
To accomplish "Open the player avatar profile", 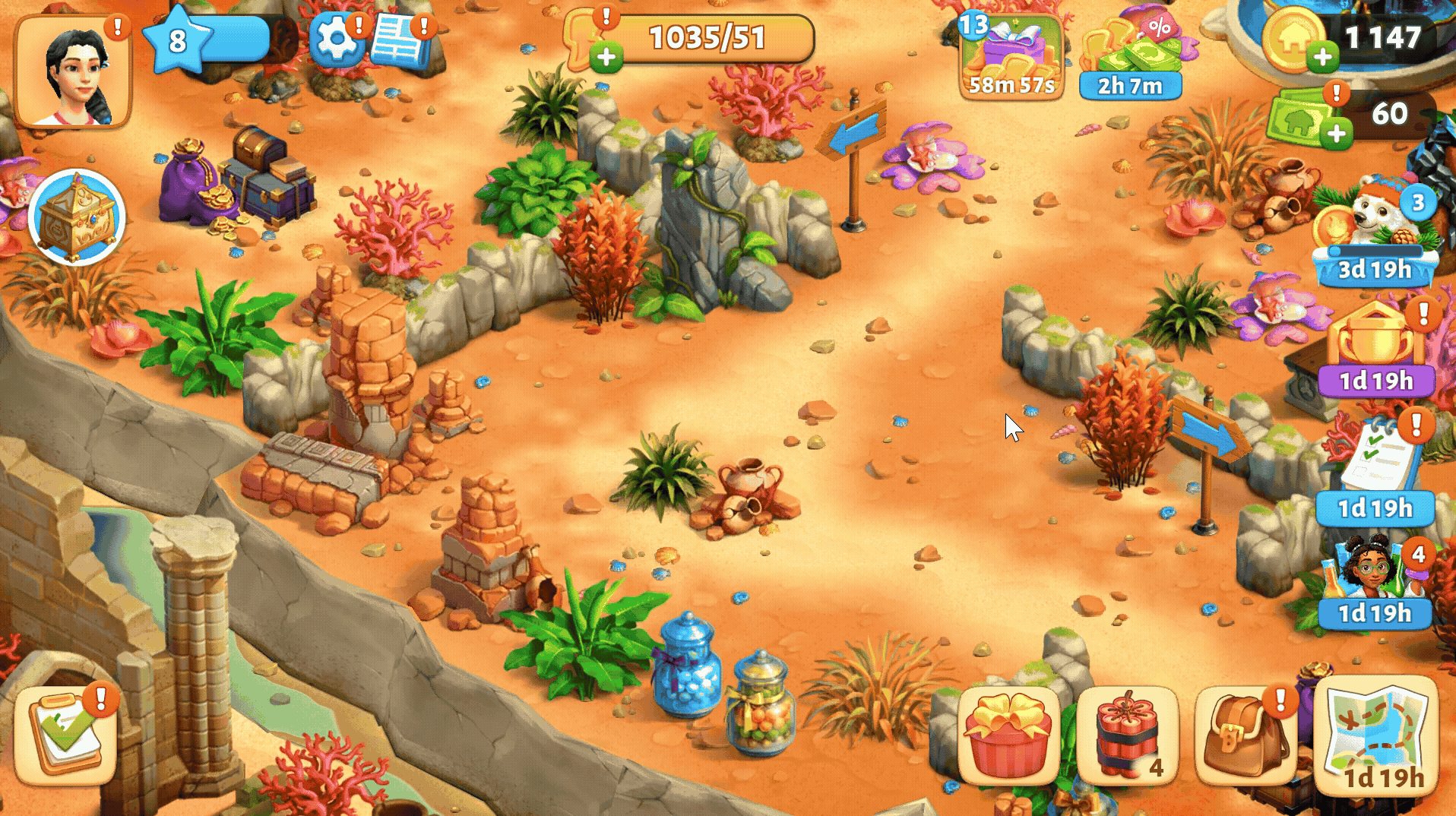I will tap(73, 72).
